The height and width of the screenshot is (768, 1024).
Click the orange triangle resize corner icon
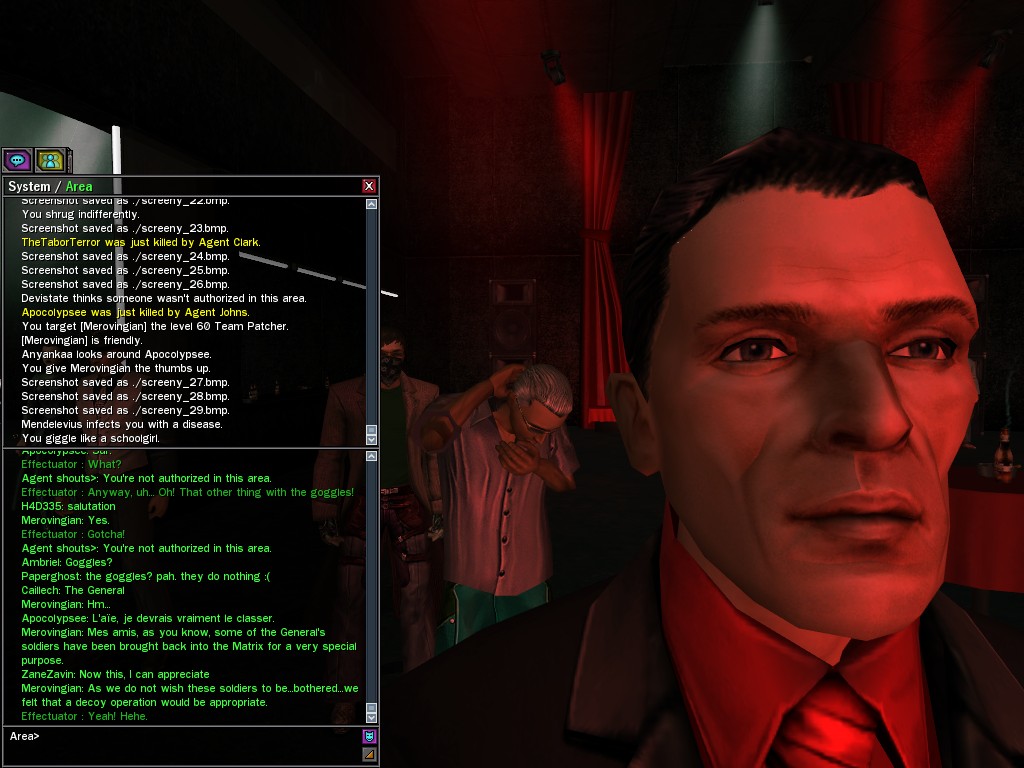pyautogui.click(x=369, y=754)
